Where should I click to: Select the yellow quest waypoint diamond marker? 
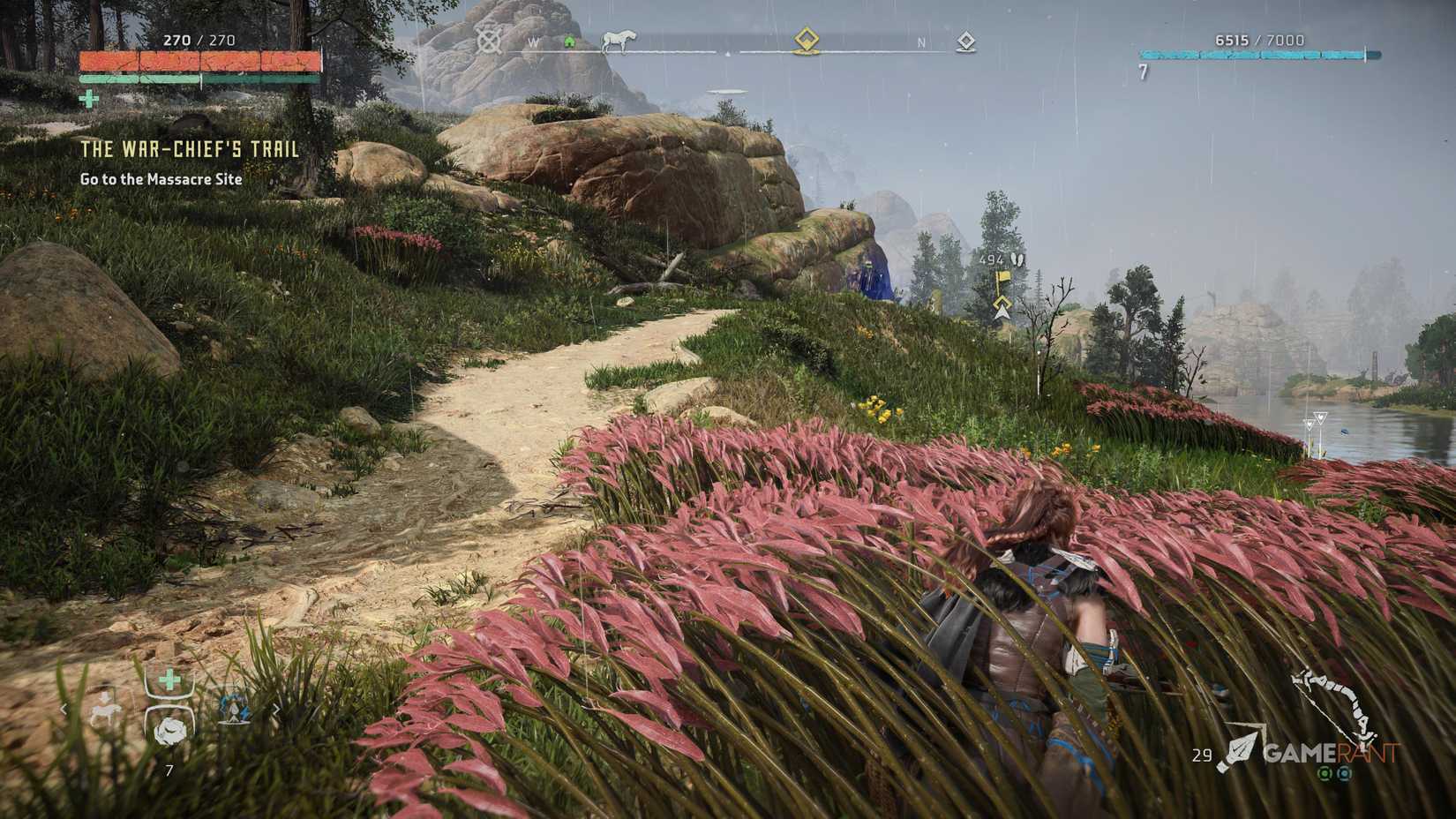point(806,40)
